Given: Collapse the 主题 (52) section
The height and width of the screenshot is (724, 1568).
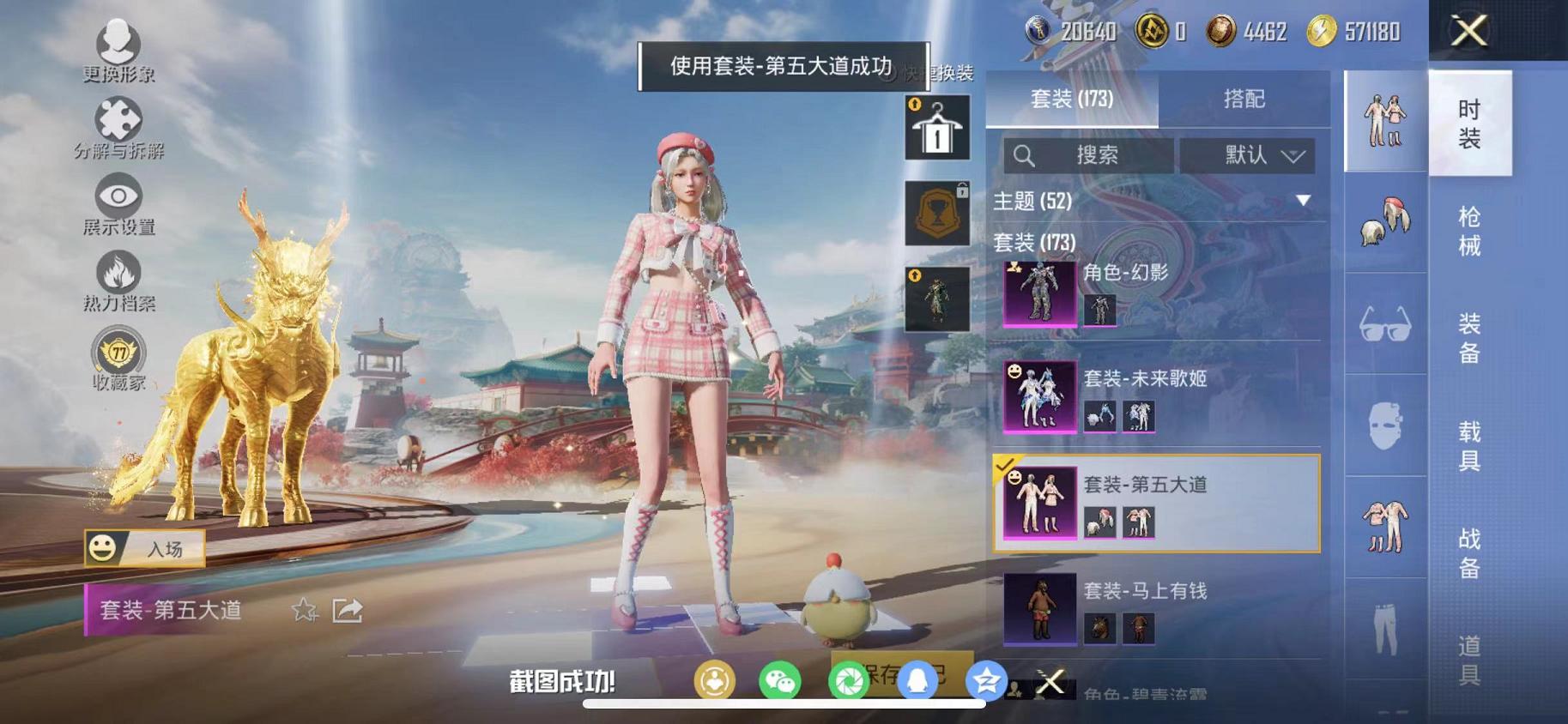Looking at the screenshot, I should pos(1304,202).
